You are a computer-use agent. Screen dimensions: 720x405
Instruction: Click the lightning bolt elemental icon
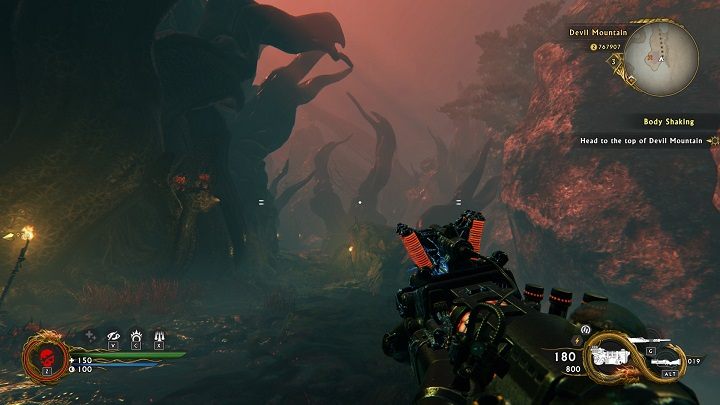point(575,340)
